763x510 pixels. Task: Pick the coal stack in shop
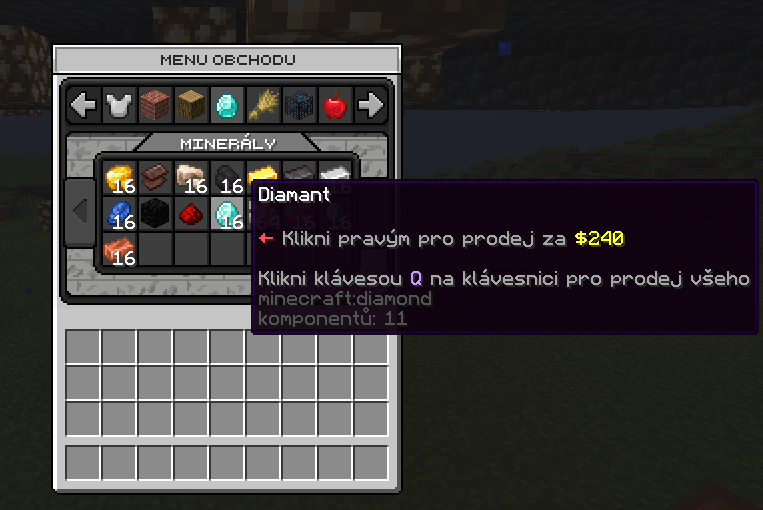[x=227, y=178]
